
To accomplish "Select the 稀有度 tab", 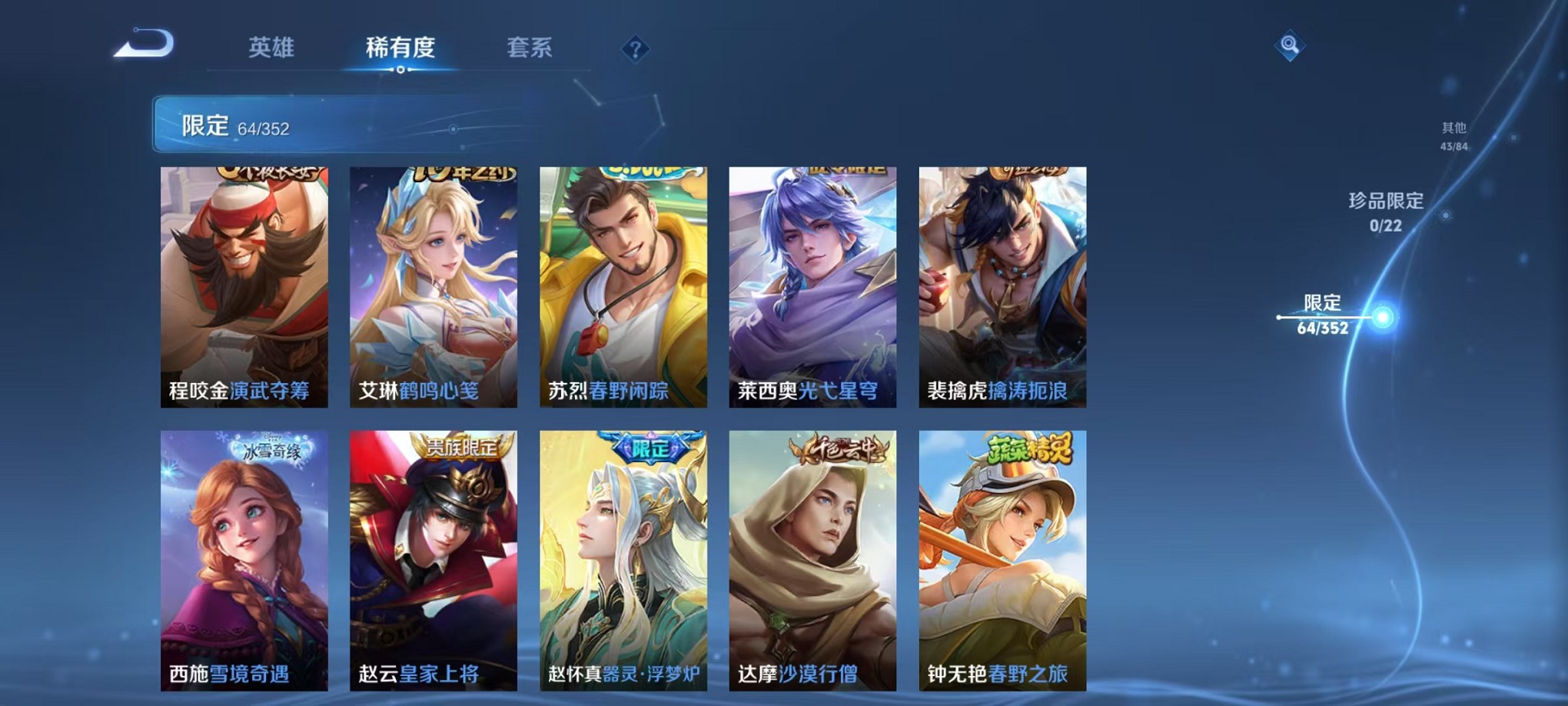I will [401, 48].
